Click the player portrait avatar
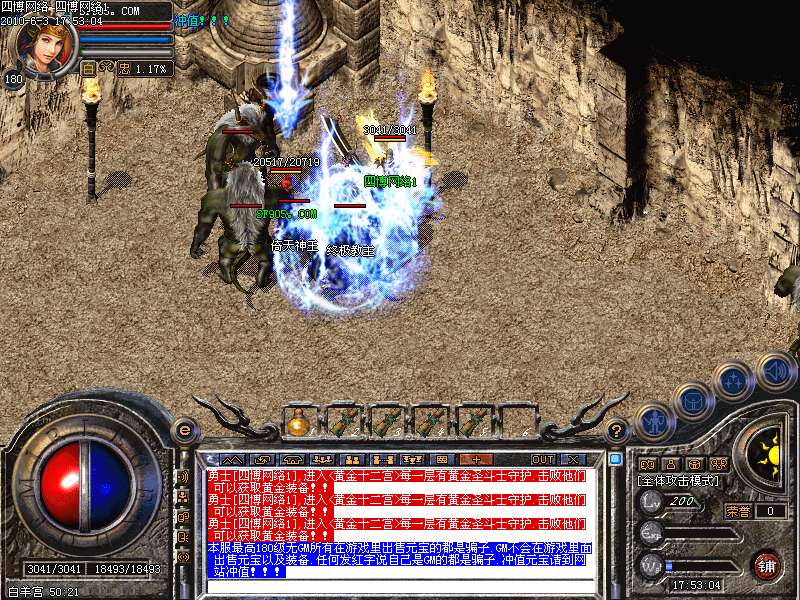 coord(45,45)
